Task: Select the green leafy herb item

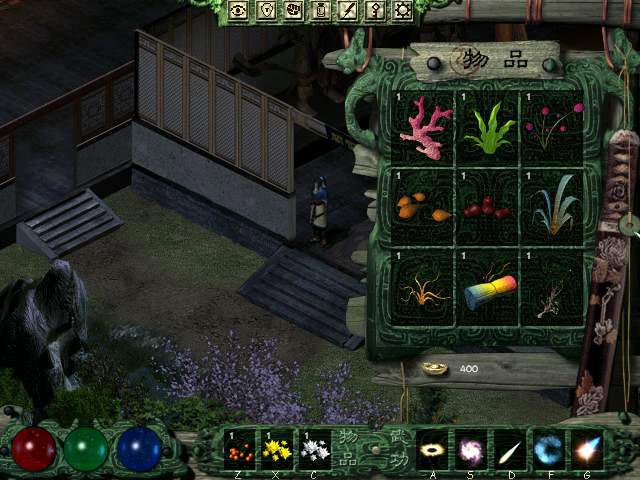Action: tap(490, 129)
